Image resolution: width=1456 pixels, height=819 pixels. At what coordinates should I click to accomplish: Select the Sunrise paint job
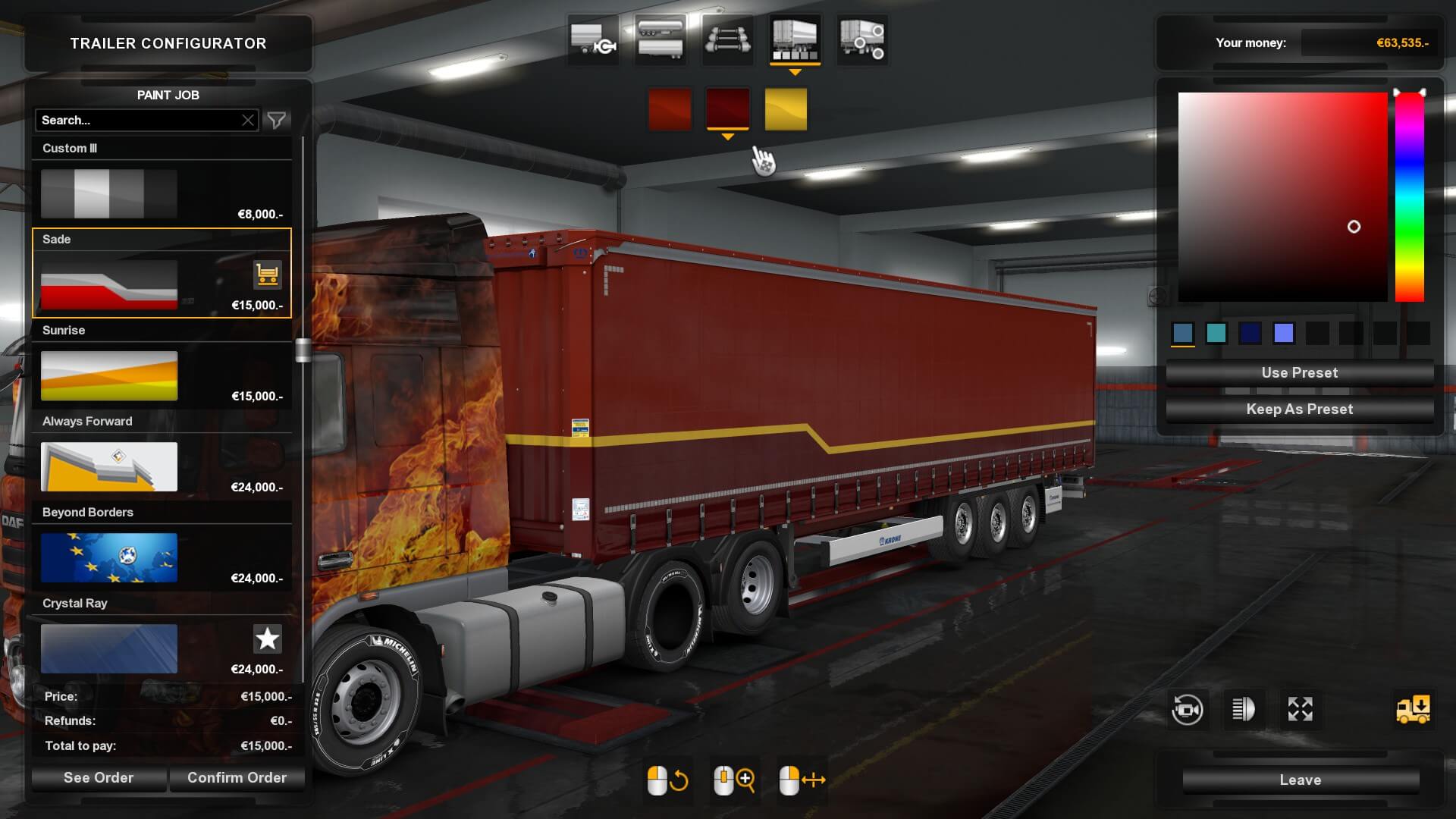[x=109, y=376]
